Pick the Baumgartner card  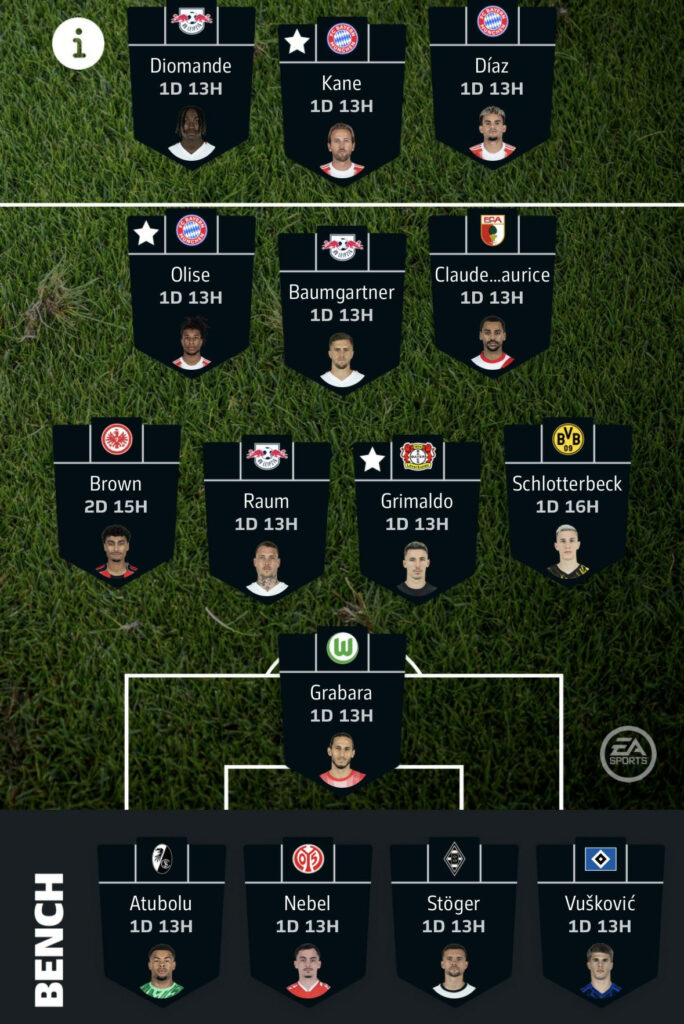pyautogui.click(x=342, y=312)
